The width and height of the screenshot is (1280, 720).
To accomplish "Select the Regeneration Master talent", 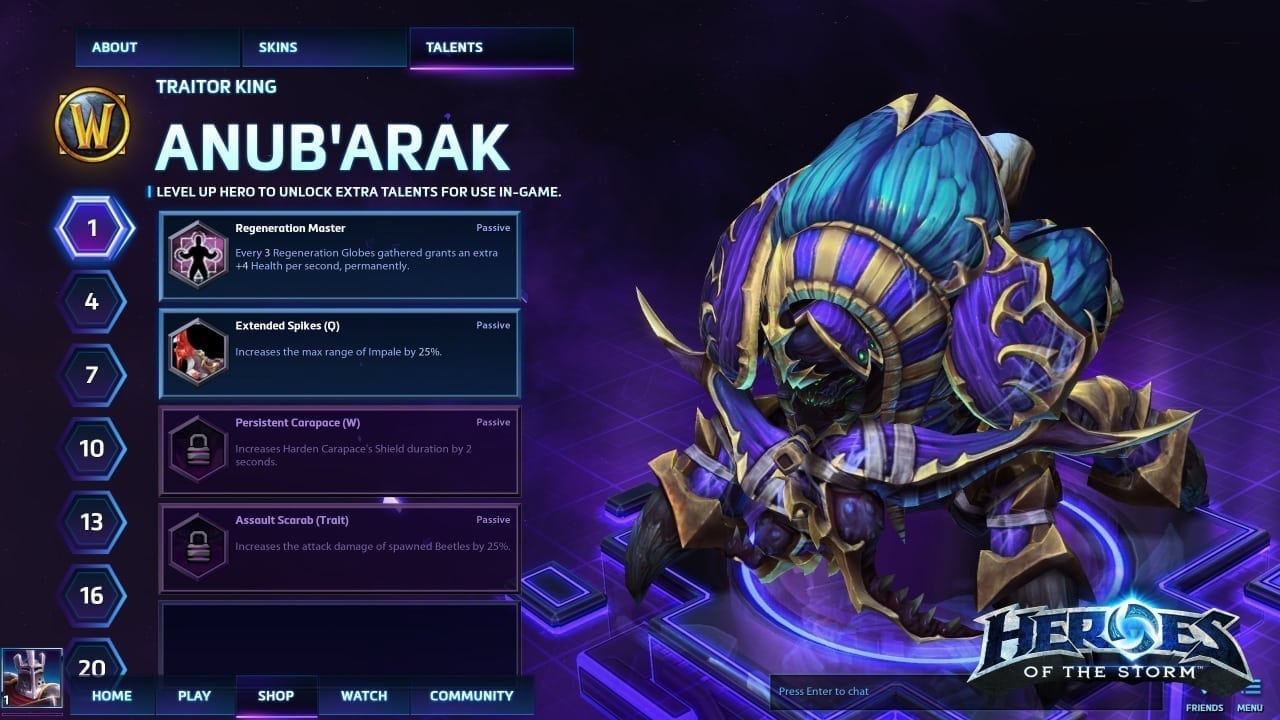I will point(339,255).
